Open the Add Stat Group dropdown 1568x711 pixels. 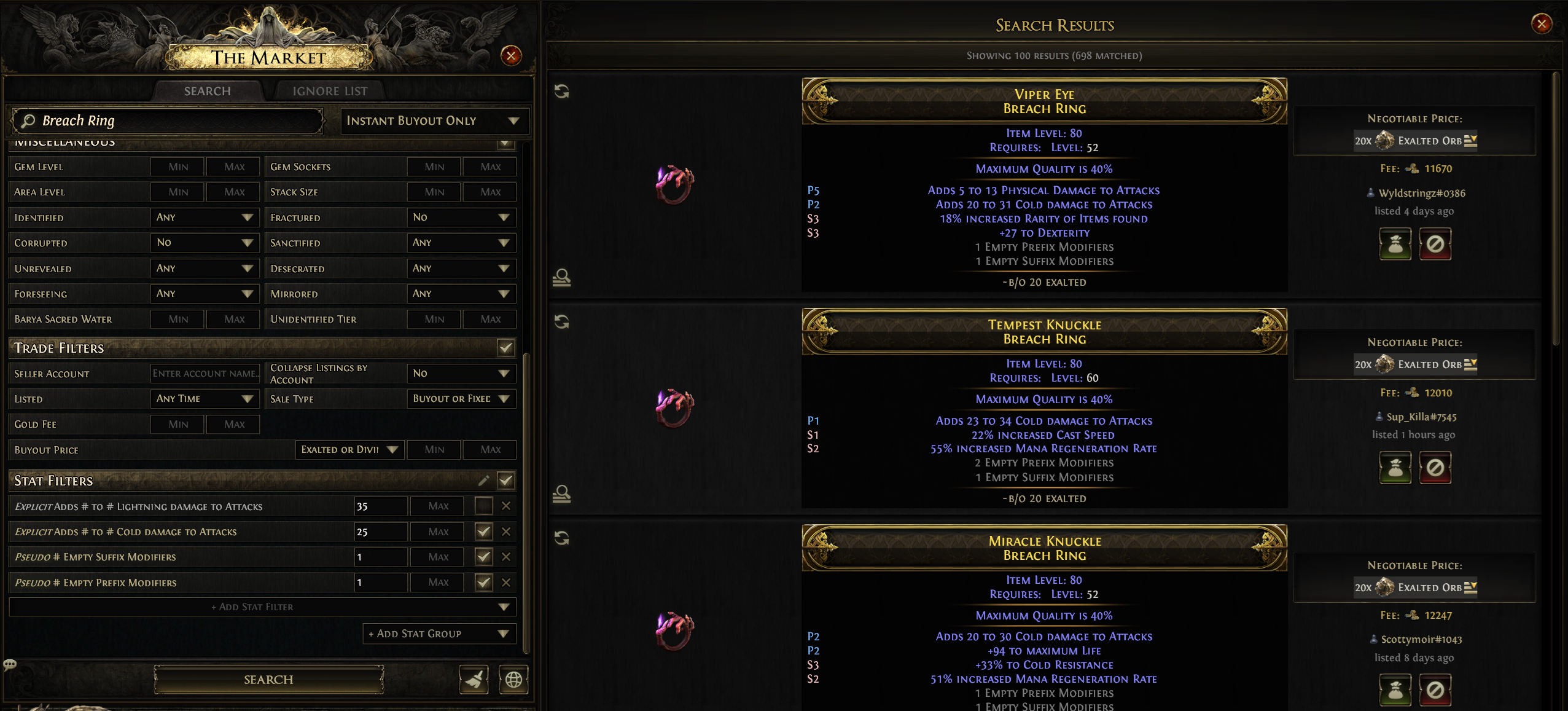439,634
